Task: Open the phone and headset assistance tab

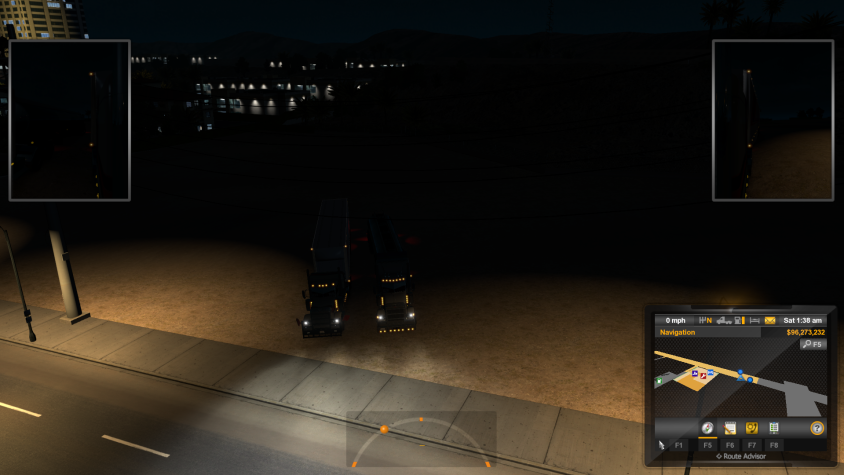Action: coord(752,428)
